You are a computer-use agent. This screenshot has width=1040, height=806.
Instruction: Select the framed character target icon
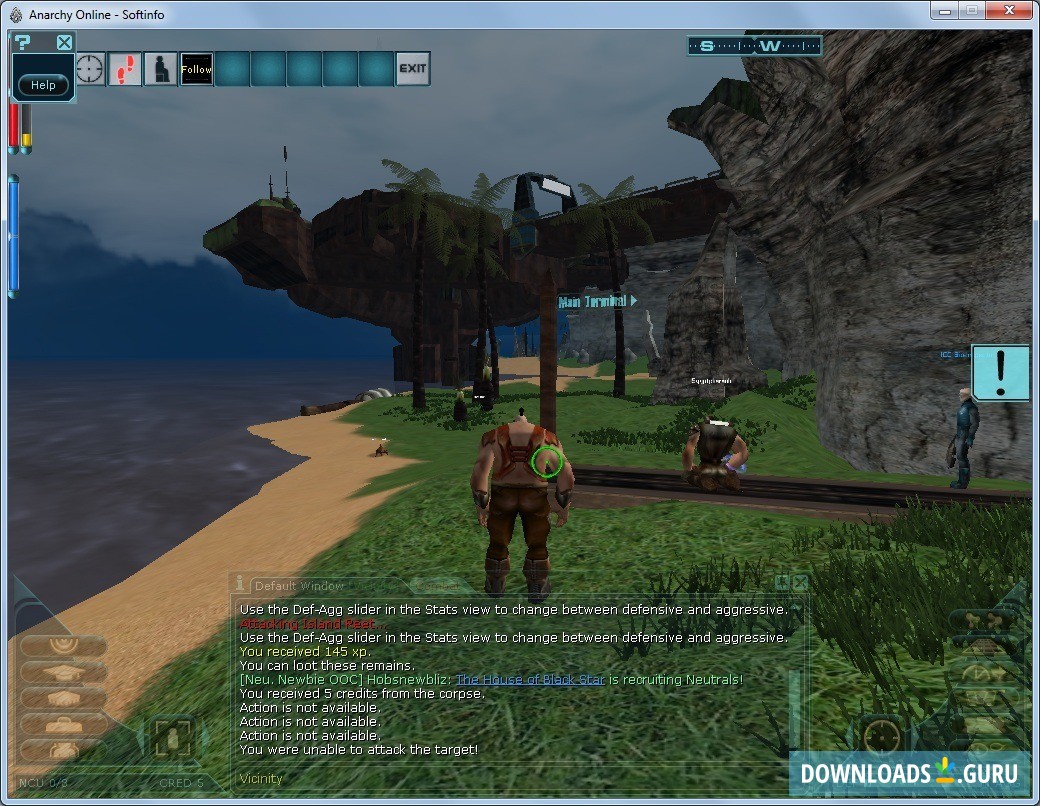171,739
